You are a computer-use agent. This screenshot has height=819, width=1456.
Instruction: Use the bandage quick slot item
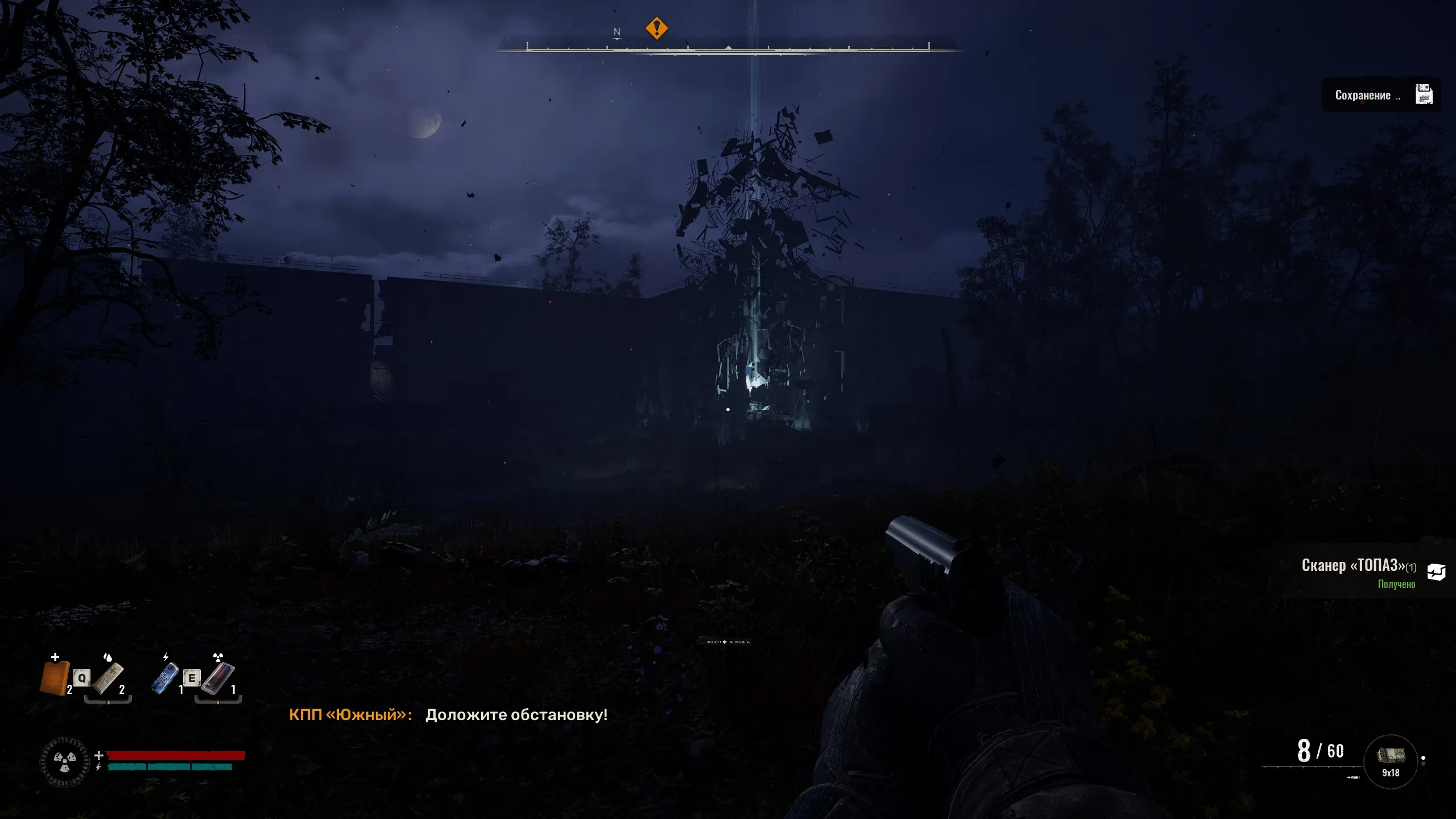108,678
